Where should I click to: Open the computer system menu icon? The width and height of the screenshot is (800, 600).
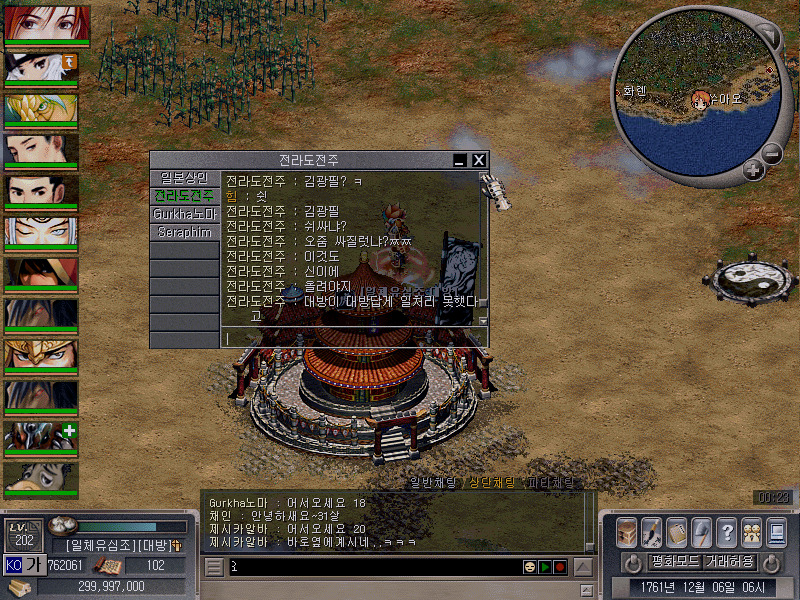776,531
